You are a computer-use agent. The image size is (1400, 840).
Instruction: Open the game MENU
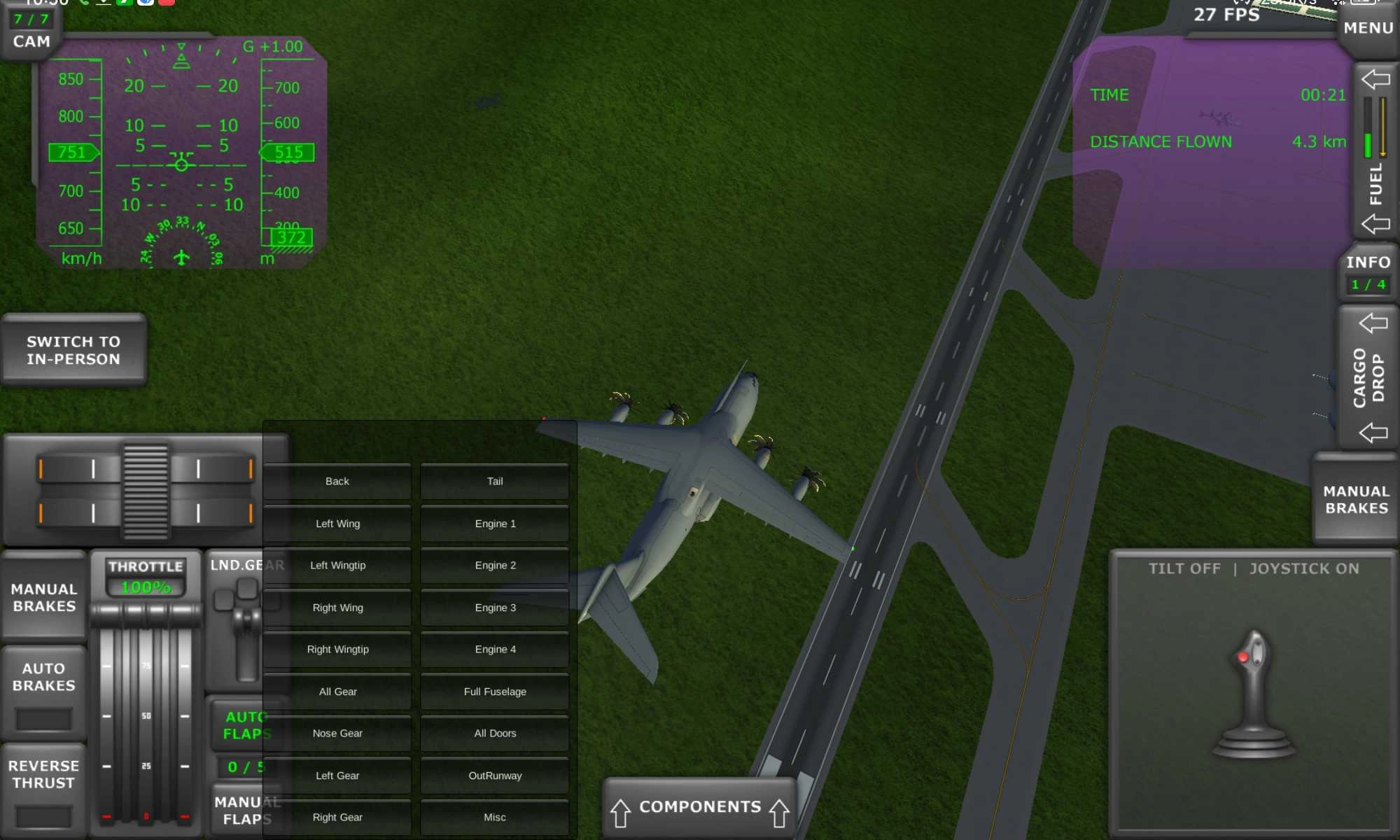pos(1367,28)
